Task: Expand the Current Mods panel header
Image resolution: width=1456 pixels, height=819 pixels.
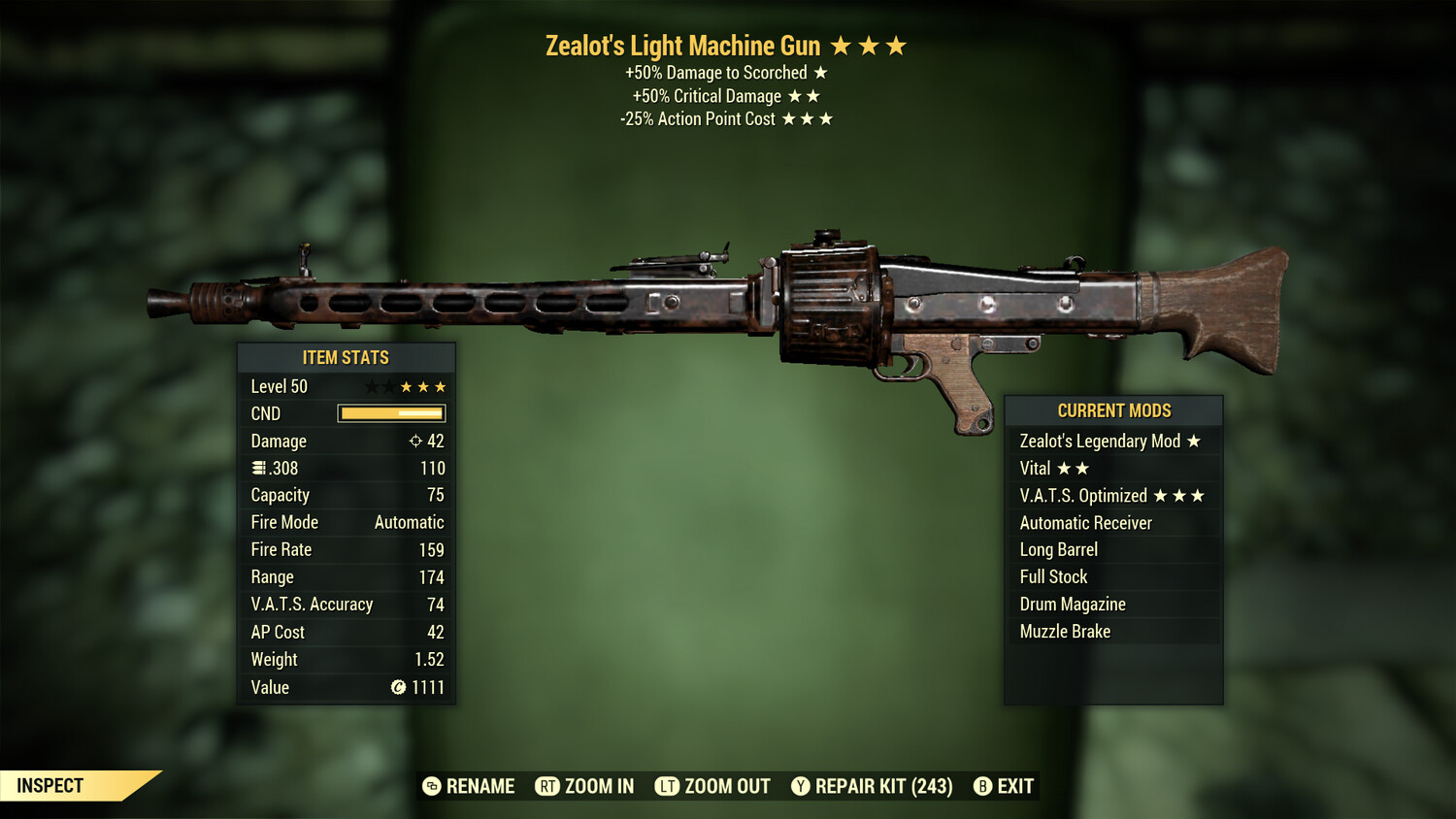Action: [x=1113, y=409]
